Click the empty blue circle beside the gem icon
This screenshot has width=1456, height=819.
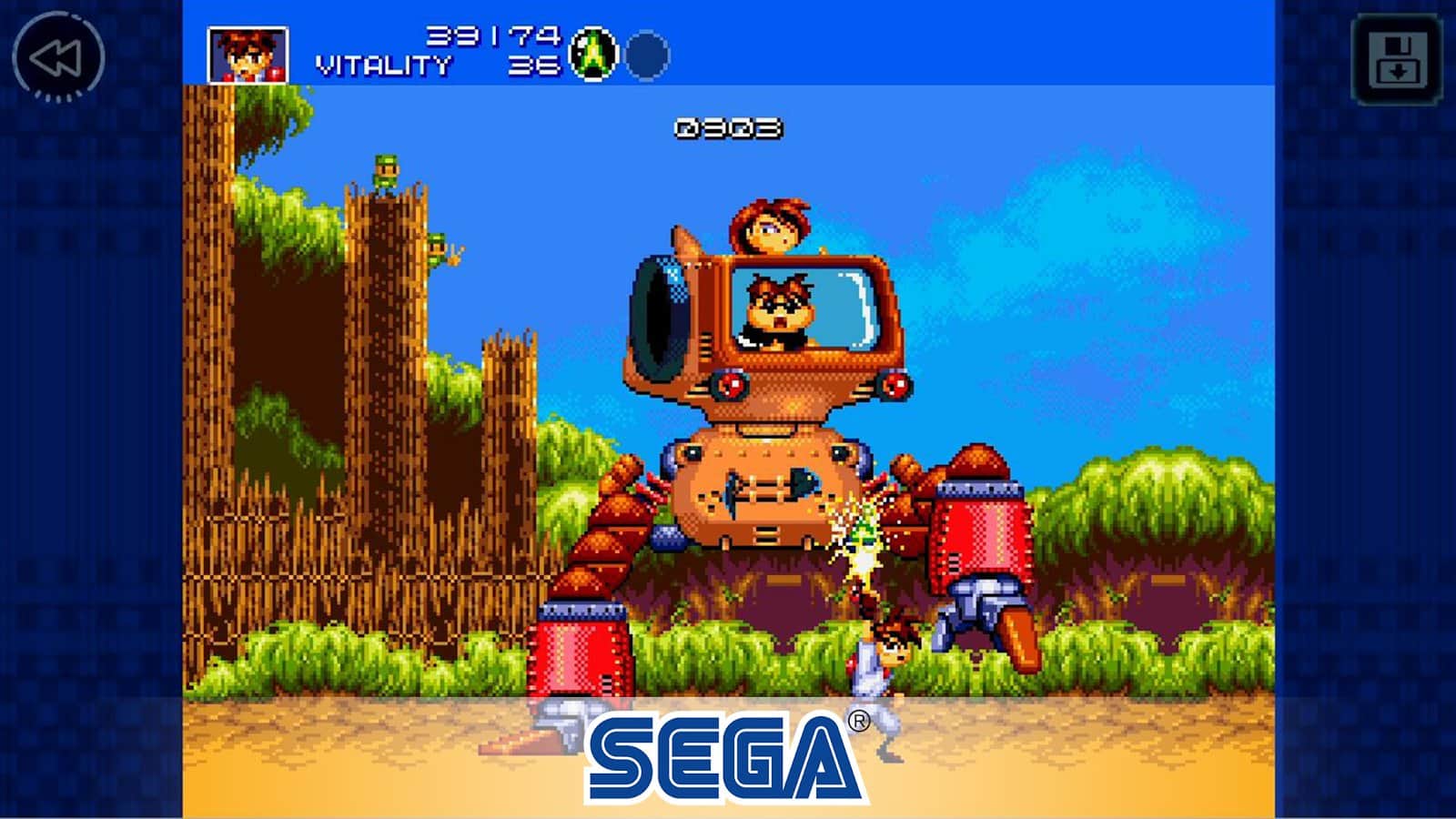[646, 55]
